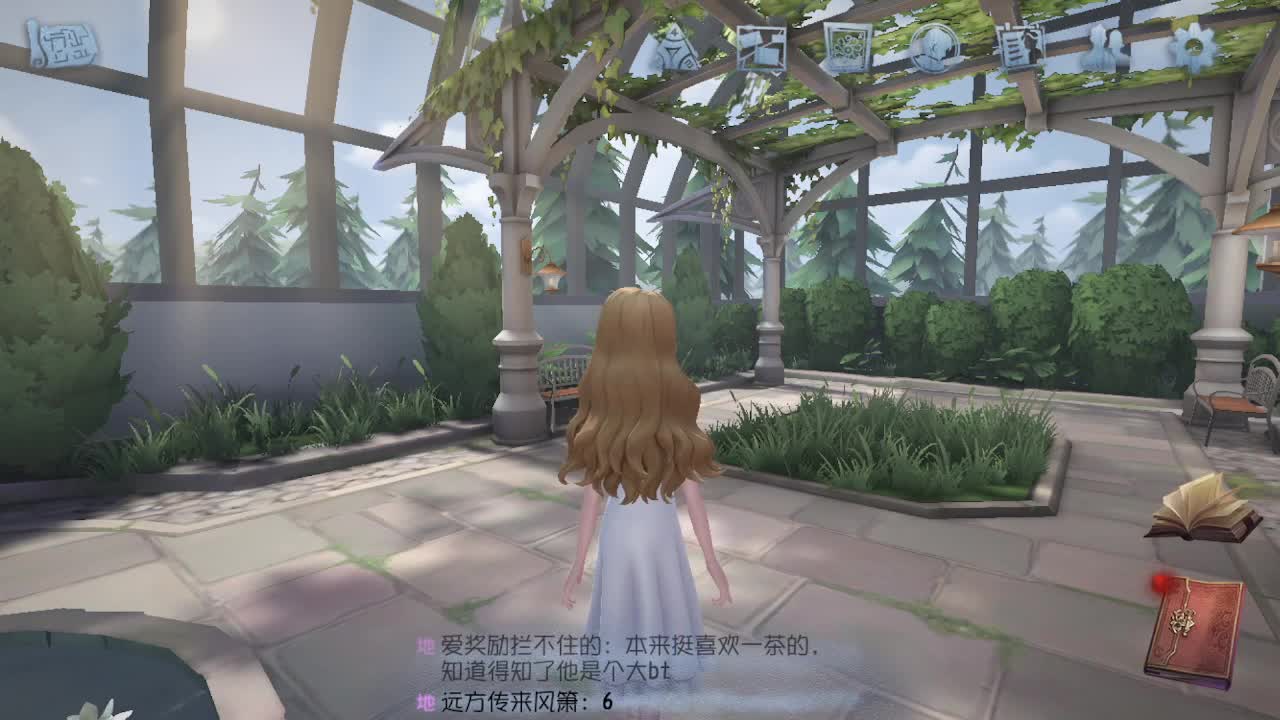Open the photo frame gallery icon
1280x720 pixels.
(x=846, y=48)
